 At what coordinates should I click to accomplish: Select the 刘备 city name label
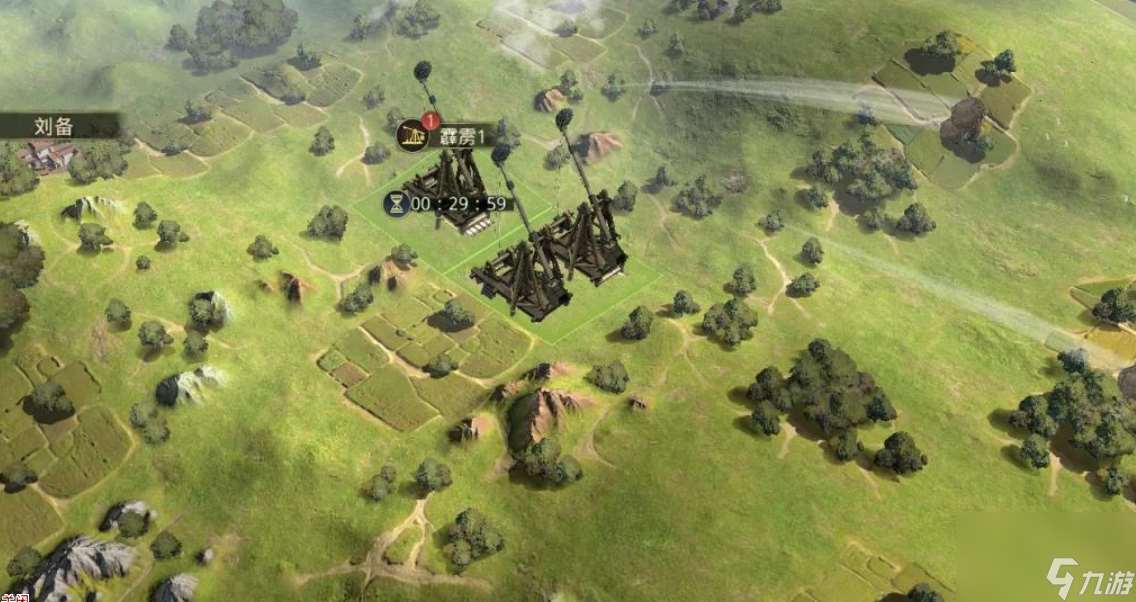coord(57,126)
